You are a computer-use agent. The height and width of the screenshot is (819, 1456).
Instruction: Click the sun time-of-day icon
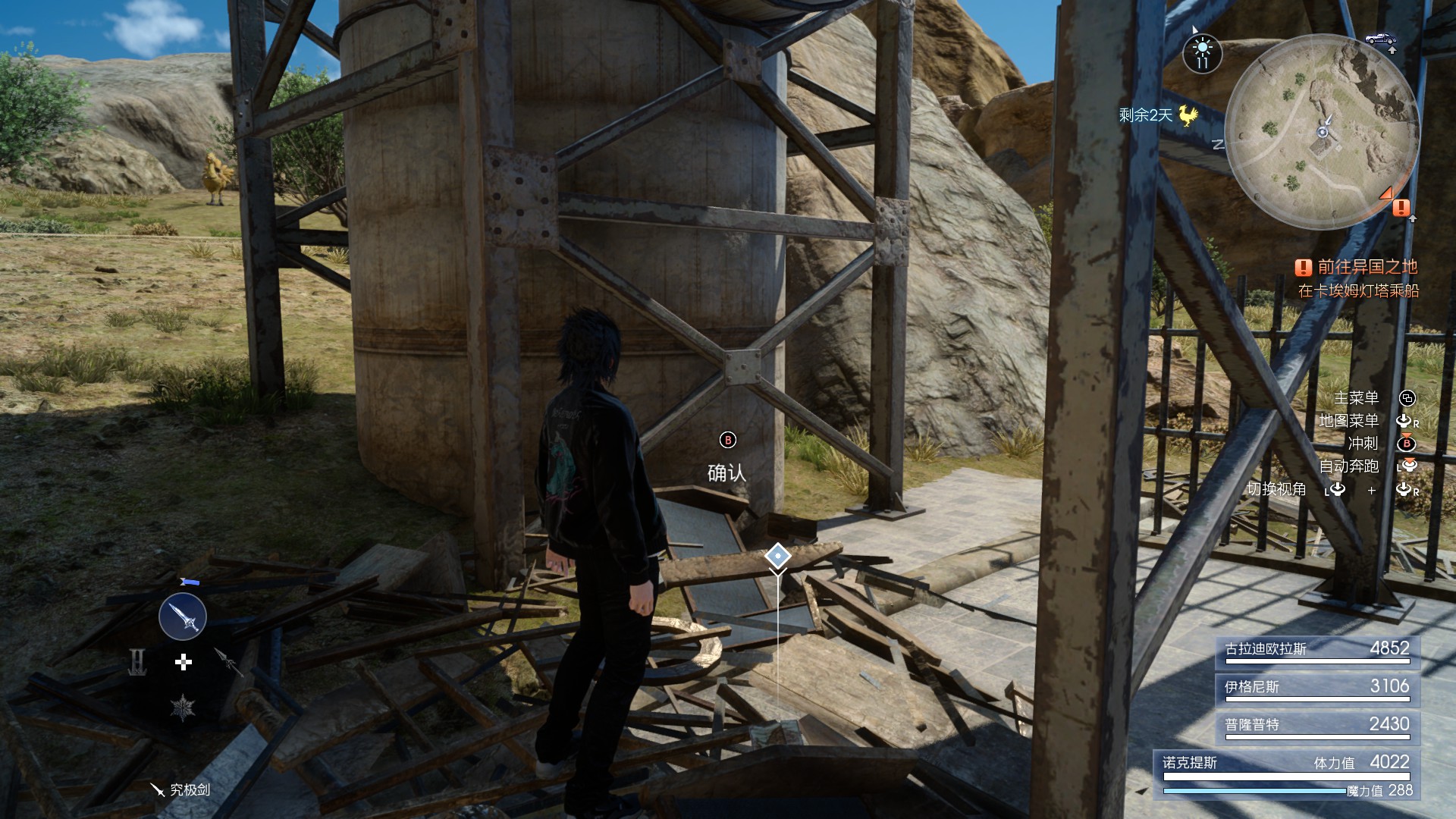pyautogui.click(x=1202, y=52)
